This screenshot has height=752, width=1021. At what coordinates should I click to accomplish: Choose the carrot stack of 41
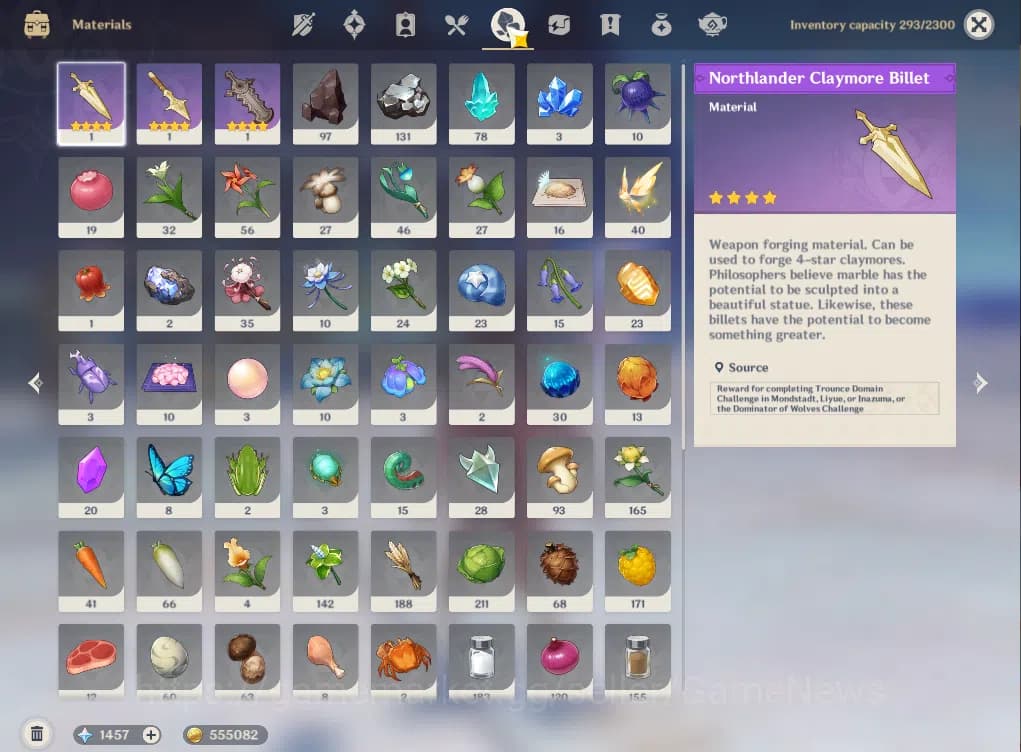(91, 570)
